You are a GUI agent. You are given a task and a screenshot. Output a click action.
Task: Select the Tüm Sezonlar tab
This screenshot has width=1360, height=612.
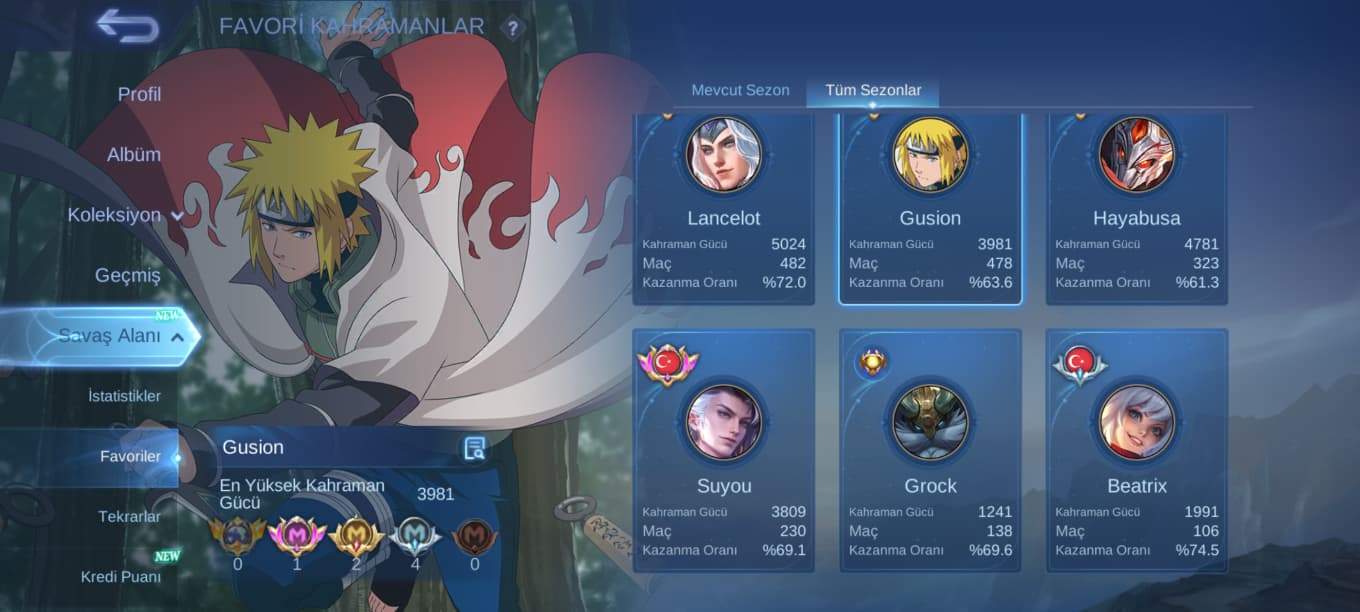(873, 90)
